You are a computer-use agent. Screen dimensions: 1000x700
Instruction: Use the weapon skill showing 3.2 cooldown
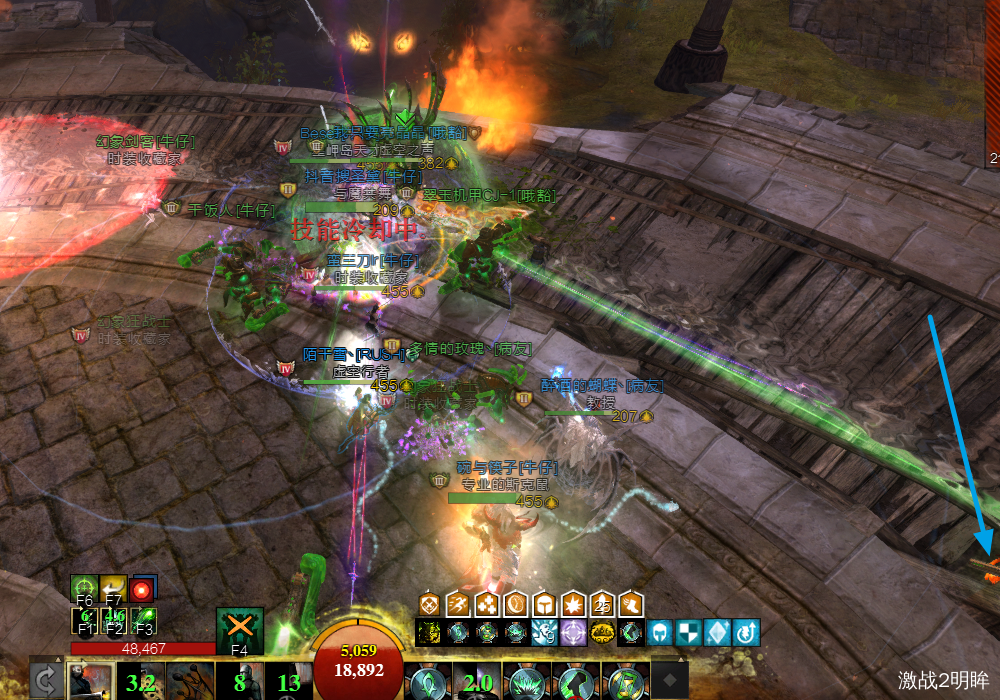pyautogui.click(x=138, y=683)
